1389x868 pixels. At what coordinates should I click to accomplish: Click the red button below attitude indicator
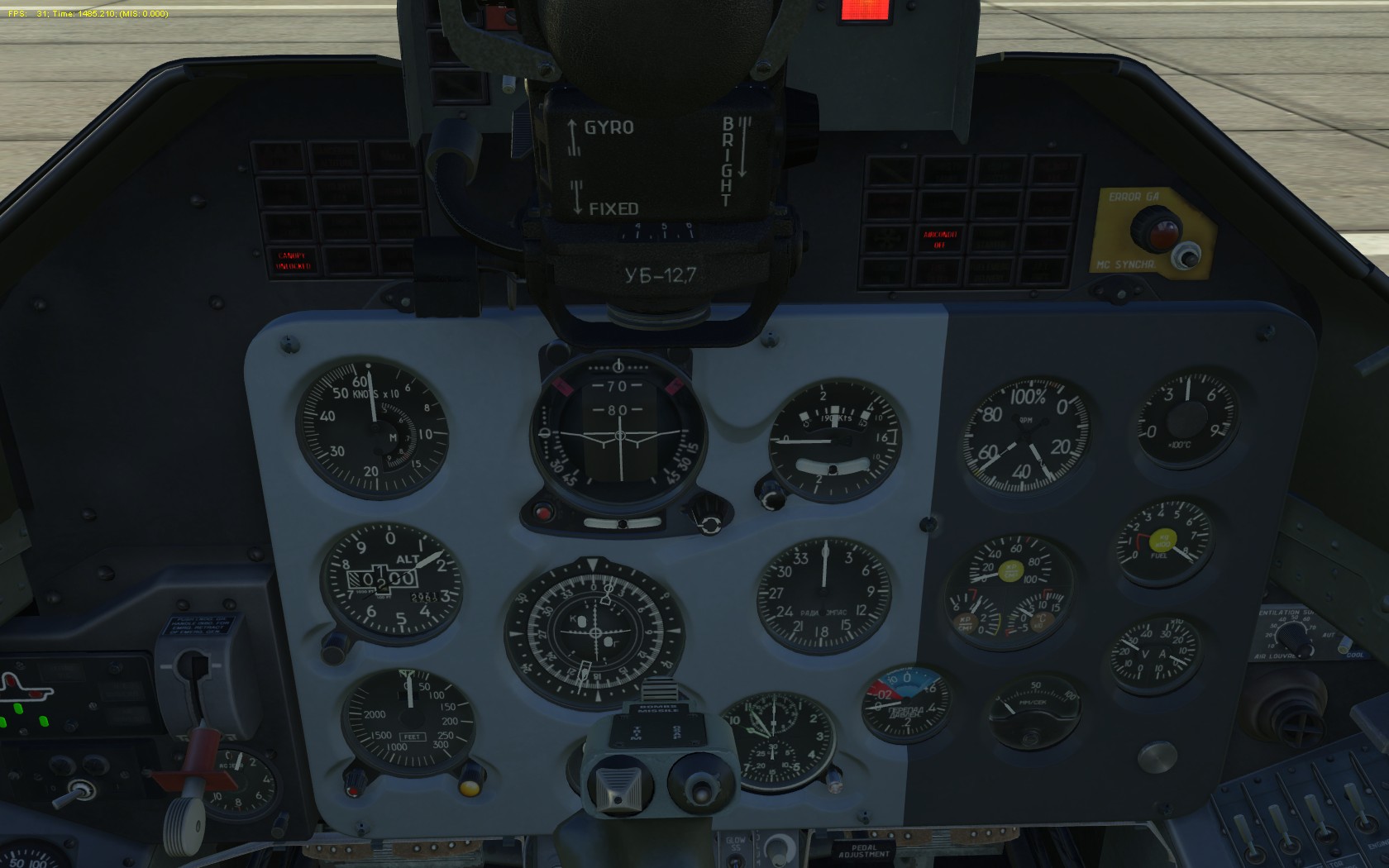point(543,513)
